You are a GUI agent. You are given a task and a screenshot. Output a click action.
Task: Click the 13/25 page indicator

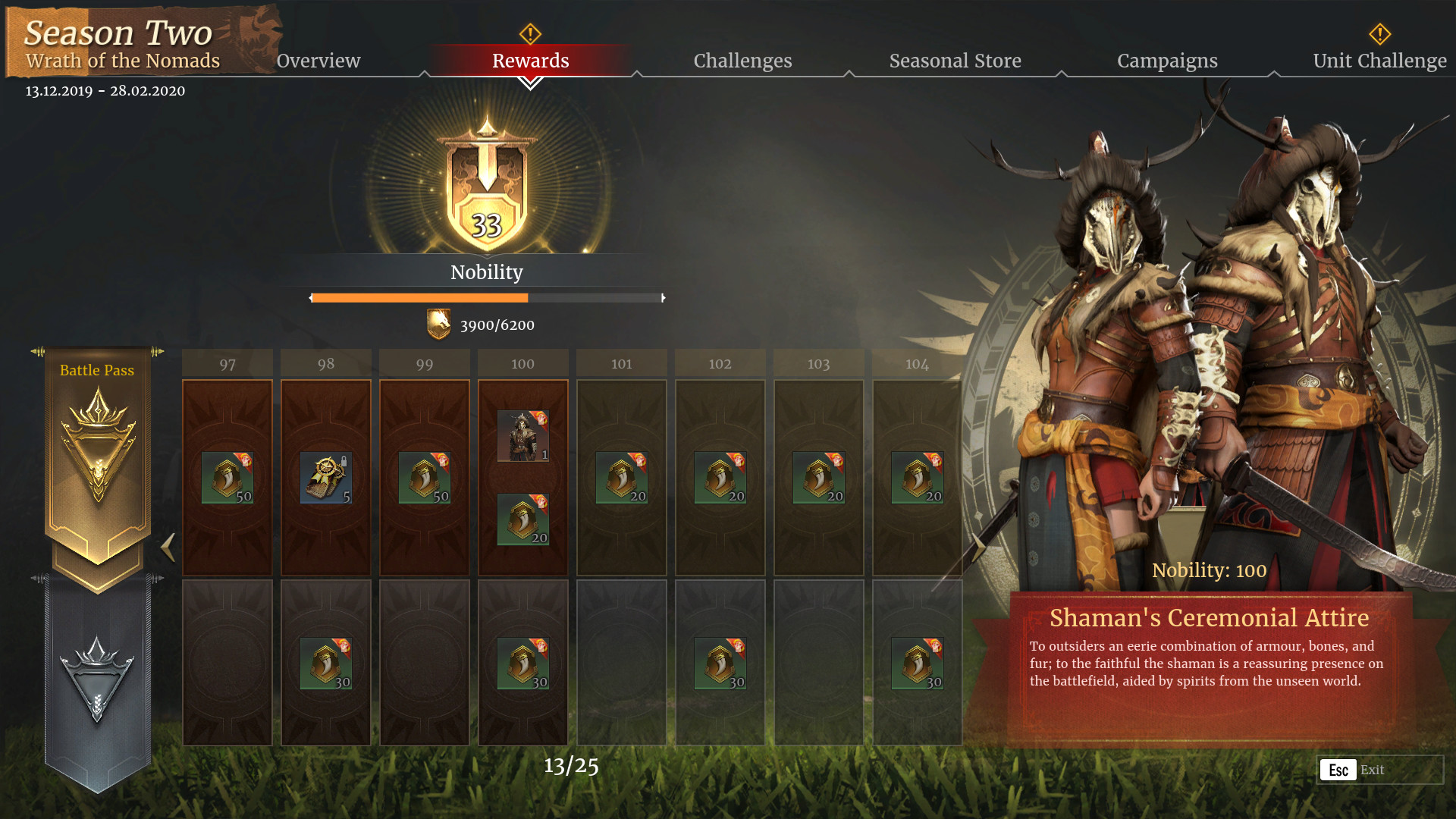[570, 767]
